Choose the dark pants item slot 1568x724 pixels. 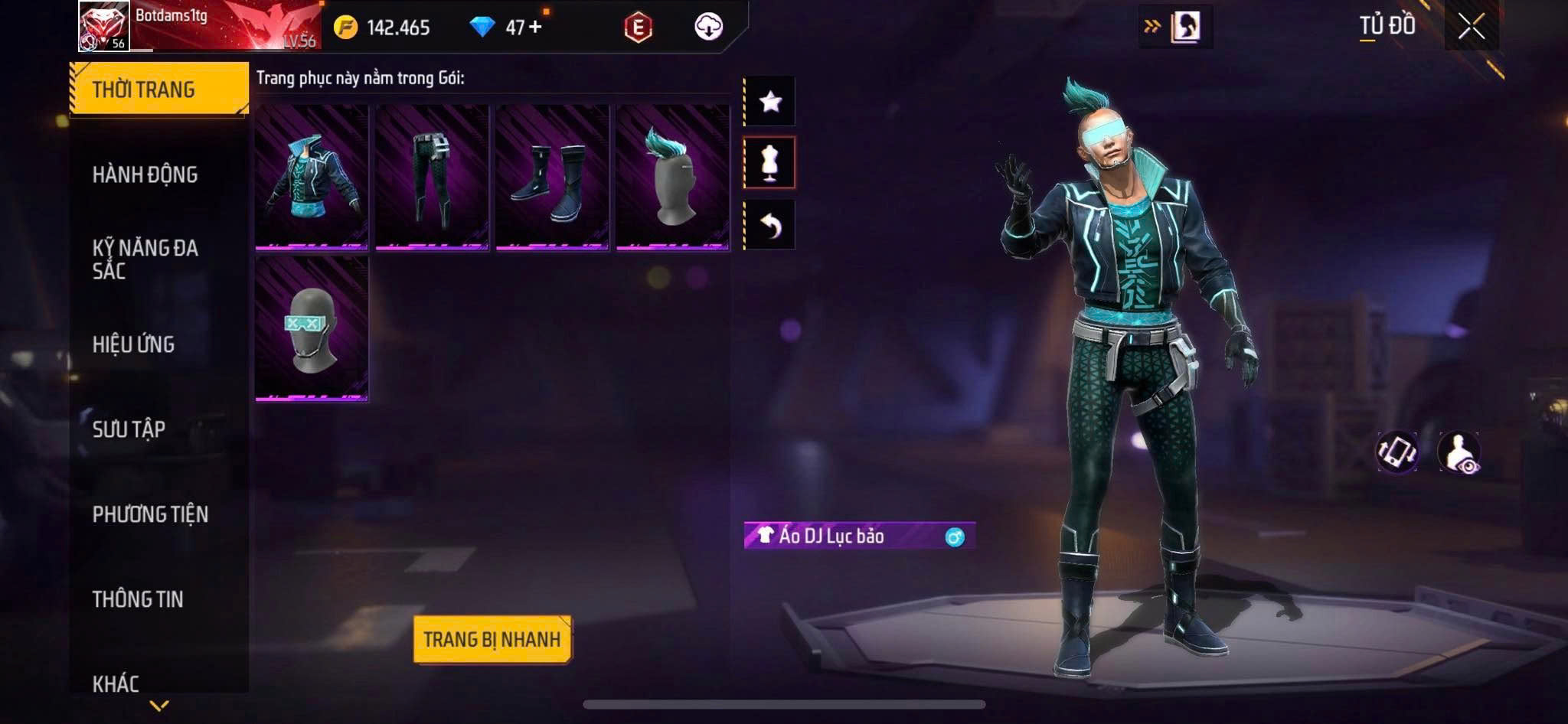pos(432,178)
